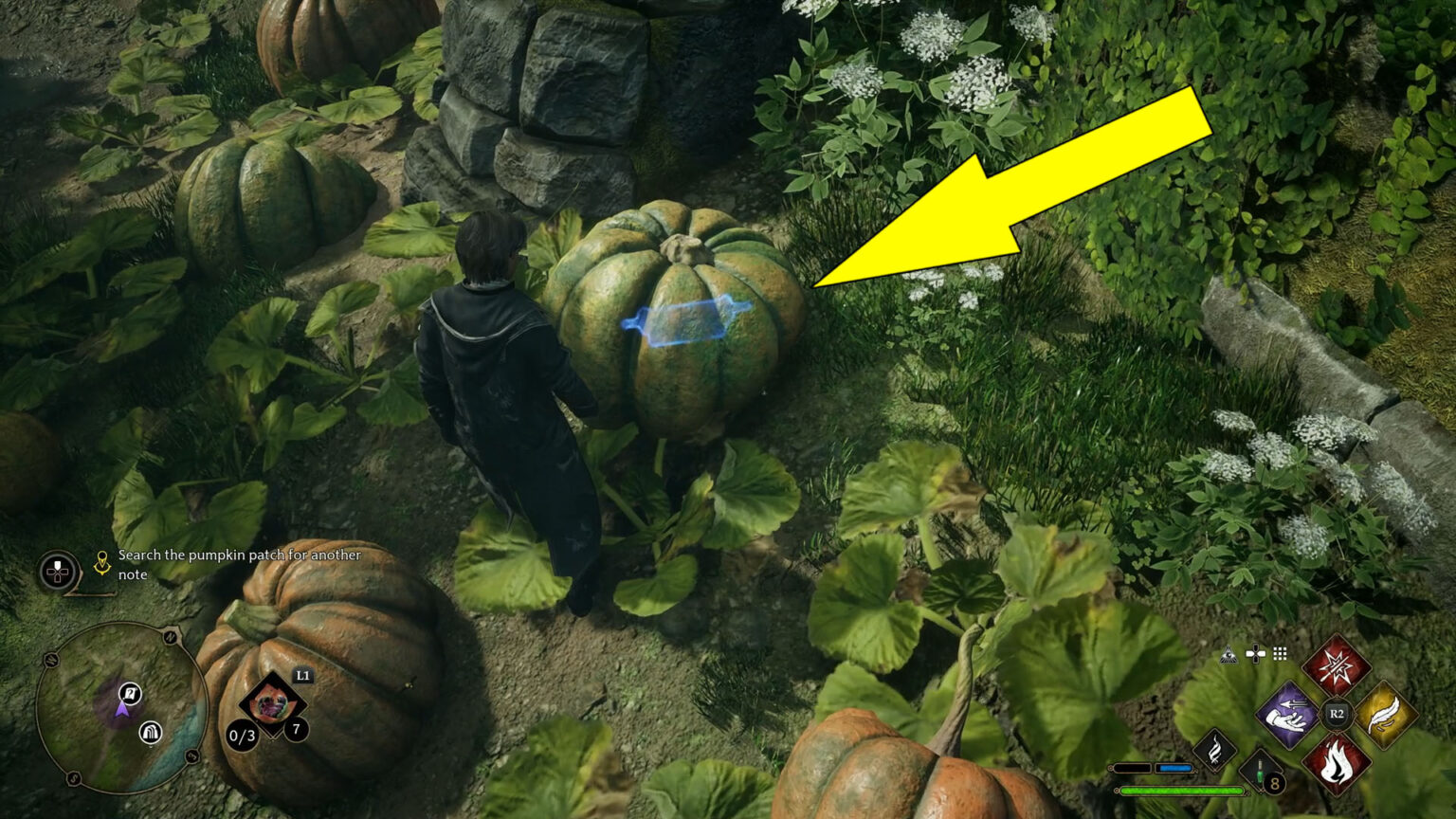1456x819 pixels.
Task: Open the spell set grid dots icon
Action: (1280, 655)
